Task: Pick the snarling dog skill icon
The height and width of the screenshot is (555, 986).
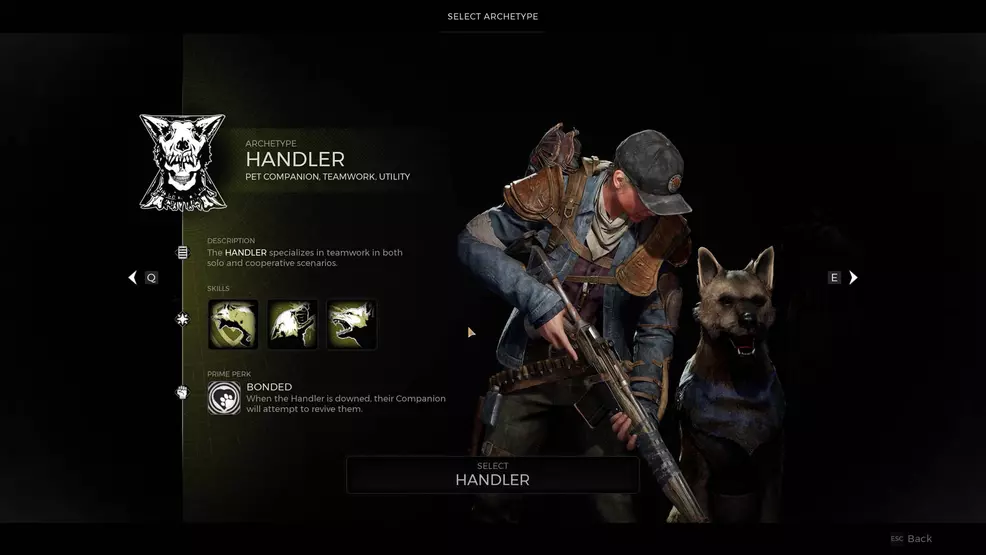Action: point(351,325)
